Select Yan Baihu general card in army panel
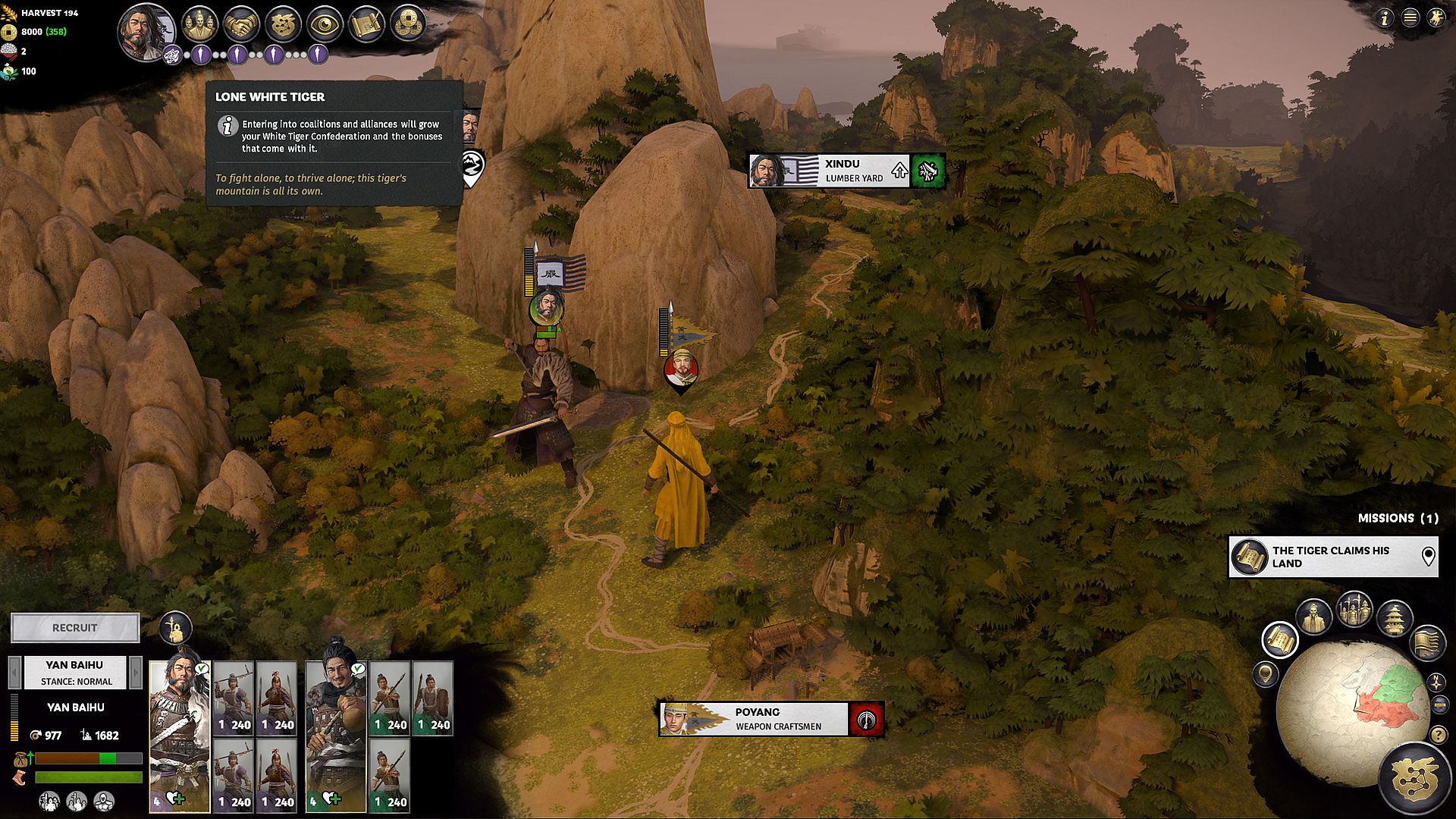1456x819 pixels. [x=180, y=736]
